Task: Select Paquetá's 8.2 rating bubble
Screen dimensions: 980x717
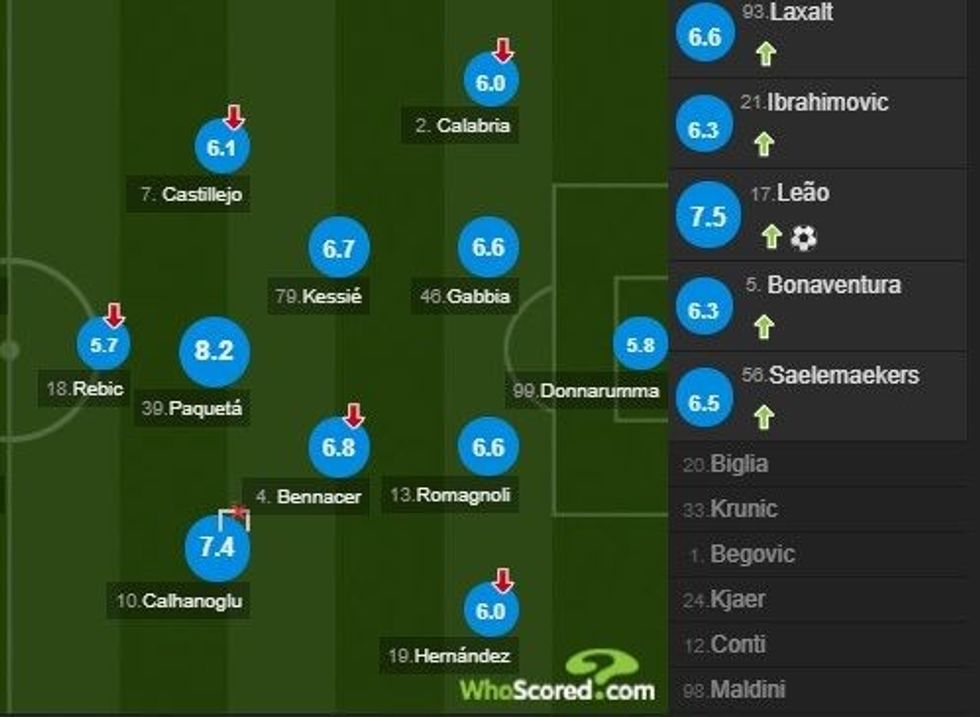Action: point(213,351)
